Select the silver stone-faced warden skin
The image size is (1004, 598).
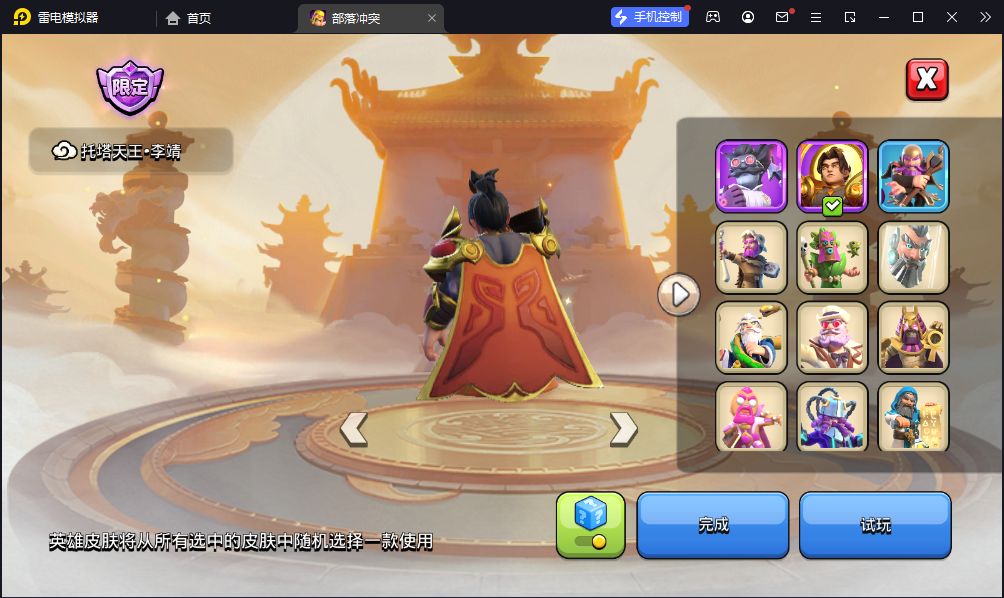(x=913, y=257)
